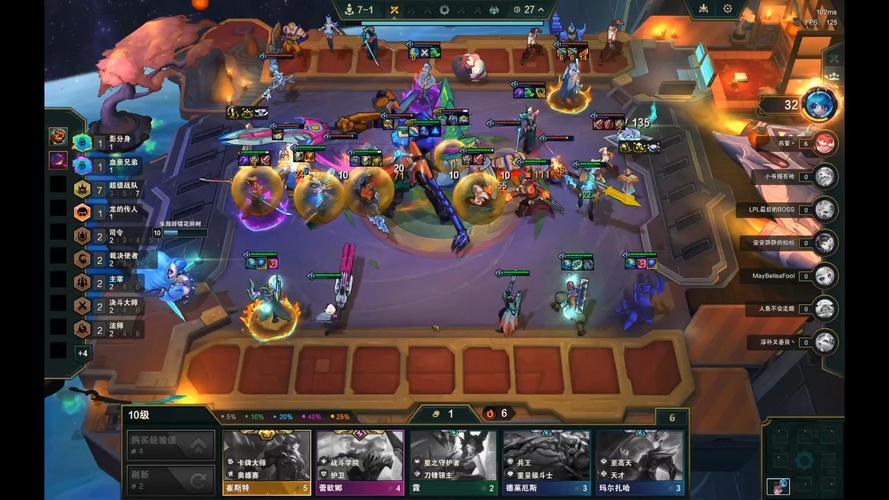Open the 人鱼不会走路 player board
The width and height of the screenshot is (889, 500).
click(824, 308)
